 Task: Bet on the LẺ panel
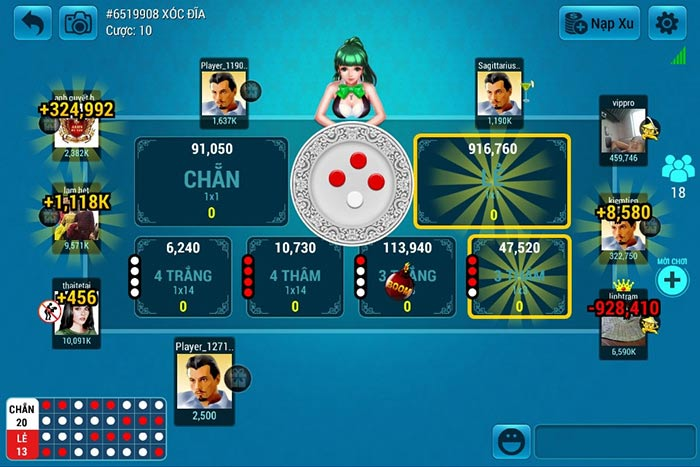point(492,181)
